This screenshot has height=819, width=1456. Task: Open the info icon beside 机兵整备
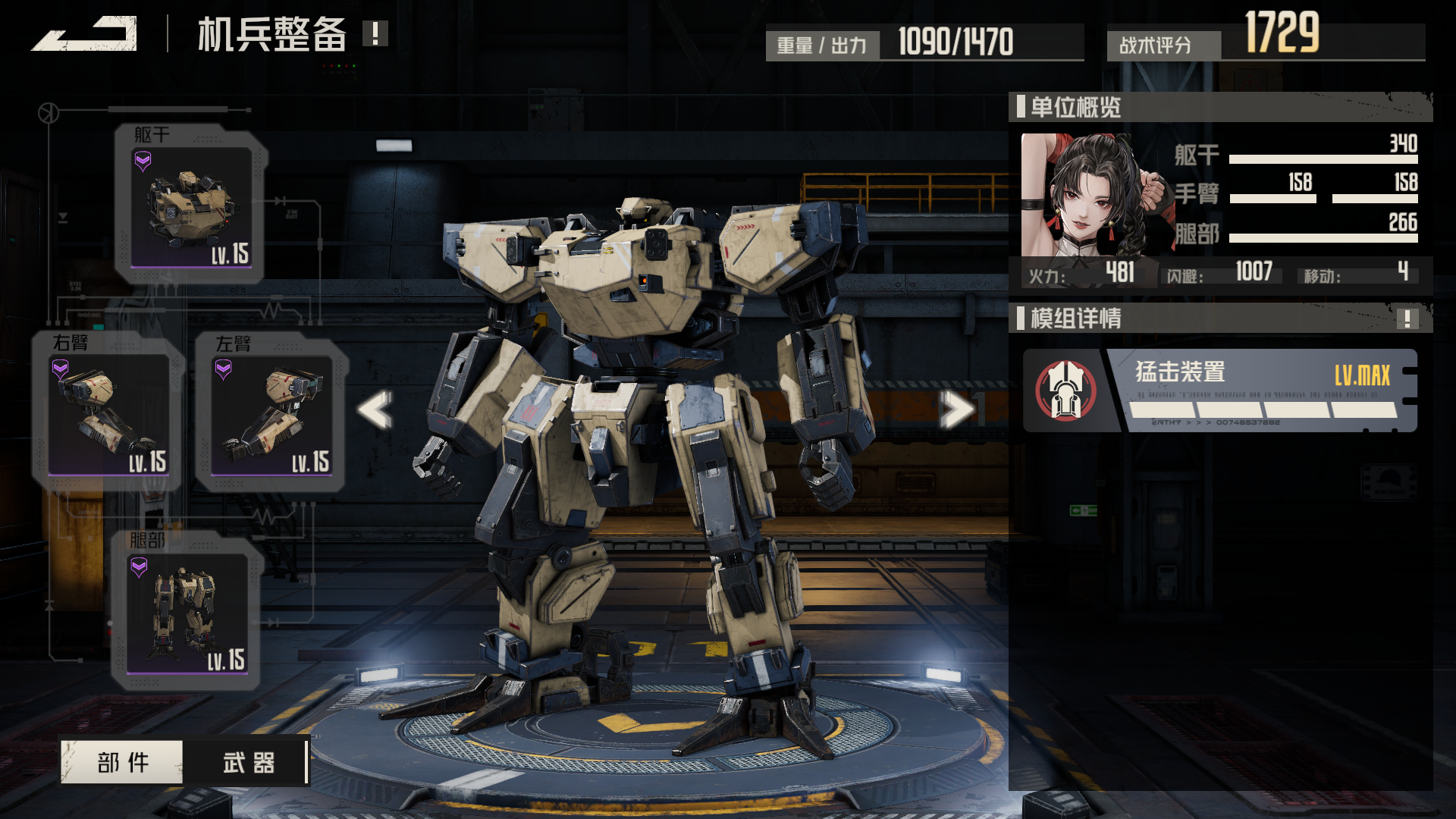pos(375,33)
